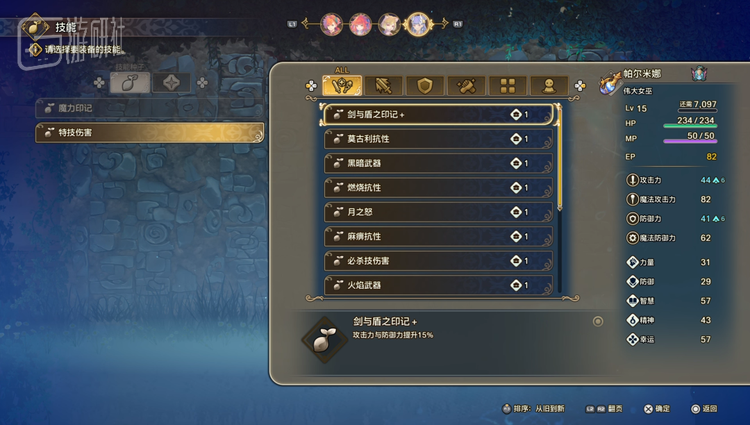Open the sword category filter tab

(384, 86)
